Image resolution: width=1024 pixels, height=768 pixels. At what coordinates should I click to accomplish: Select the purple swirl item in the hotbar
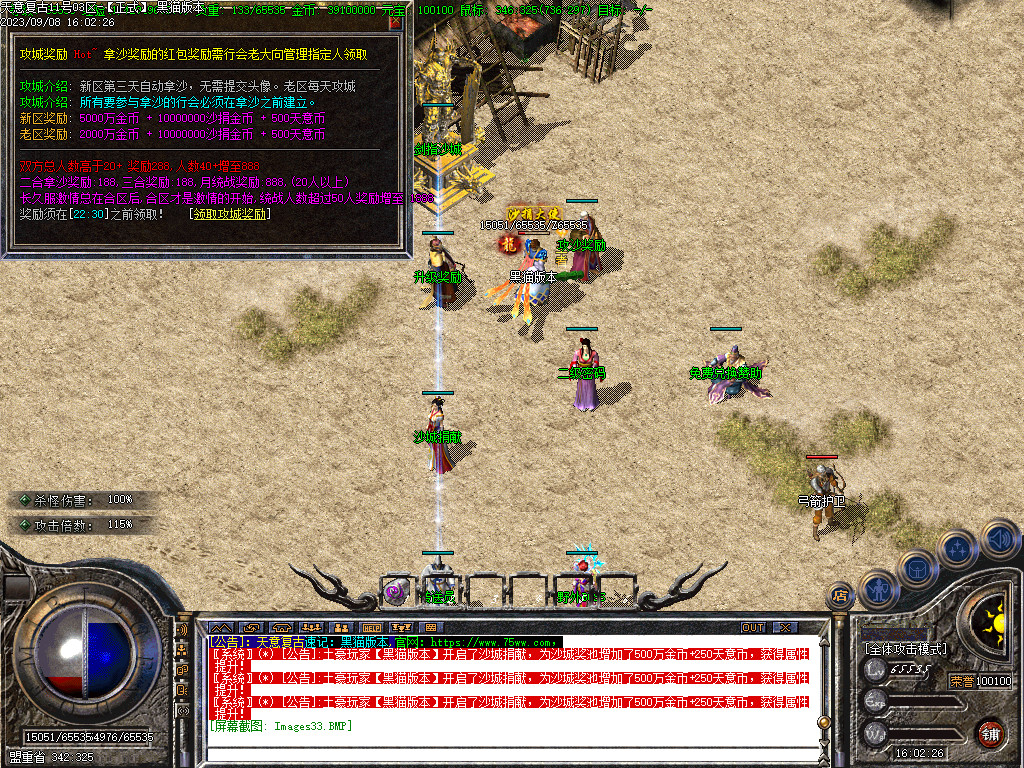(395, 592)
